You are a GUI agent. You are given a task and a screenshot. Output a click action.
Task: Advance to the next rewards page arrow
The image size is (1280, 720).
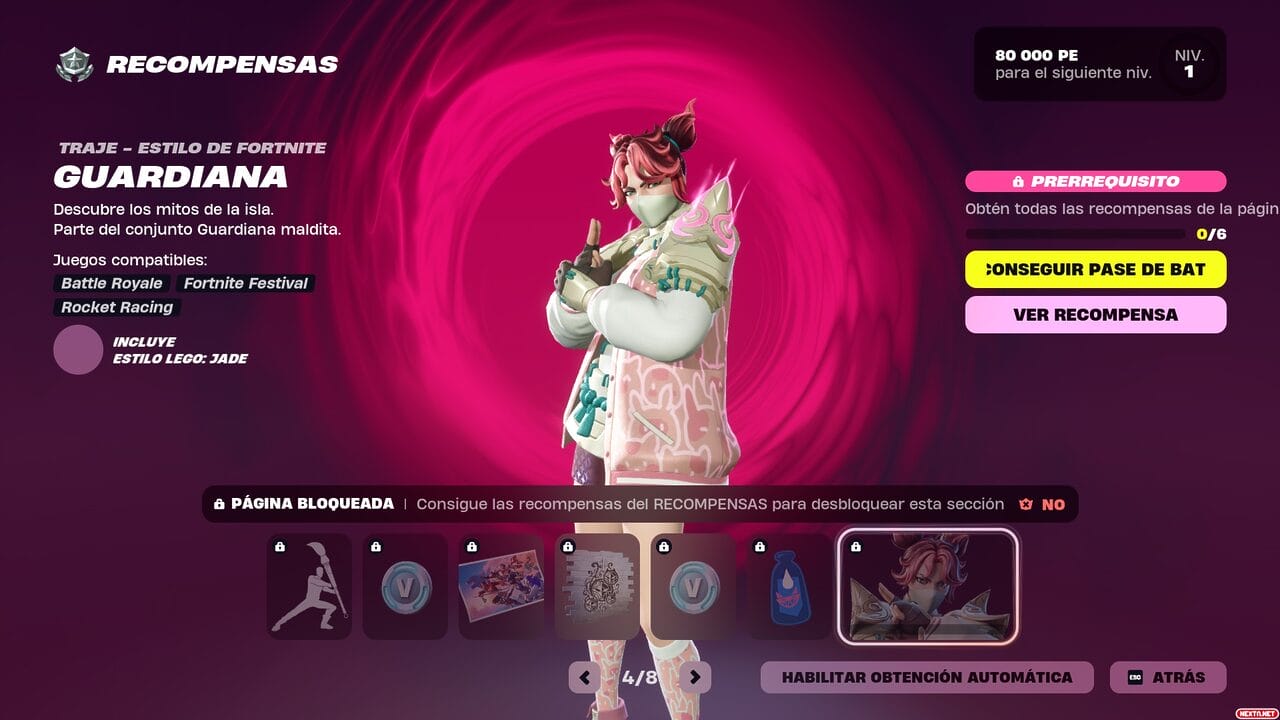[695, 677]
